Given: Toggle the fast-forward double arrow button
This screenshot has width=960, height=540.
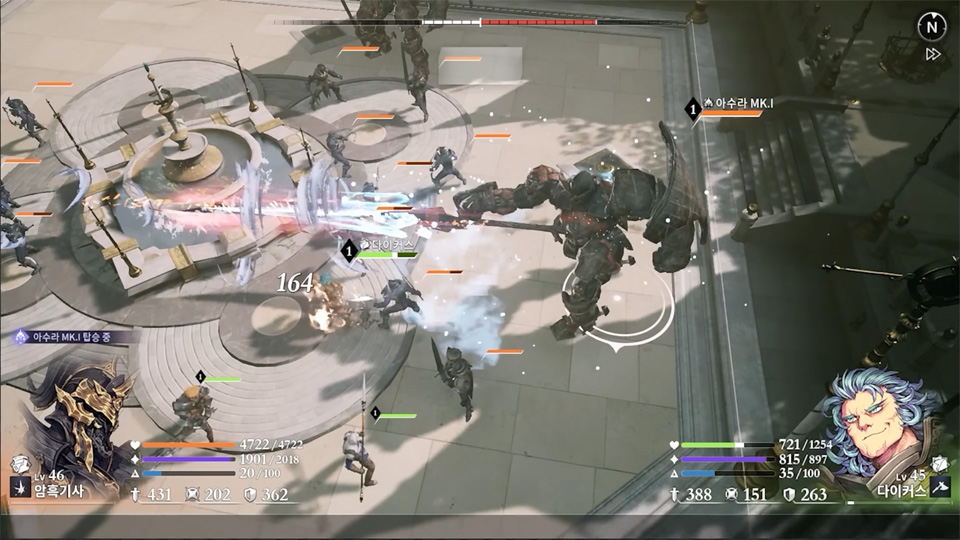Looking at the screenshot, I should coord(933,54).
